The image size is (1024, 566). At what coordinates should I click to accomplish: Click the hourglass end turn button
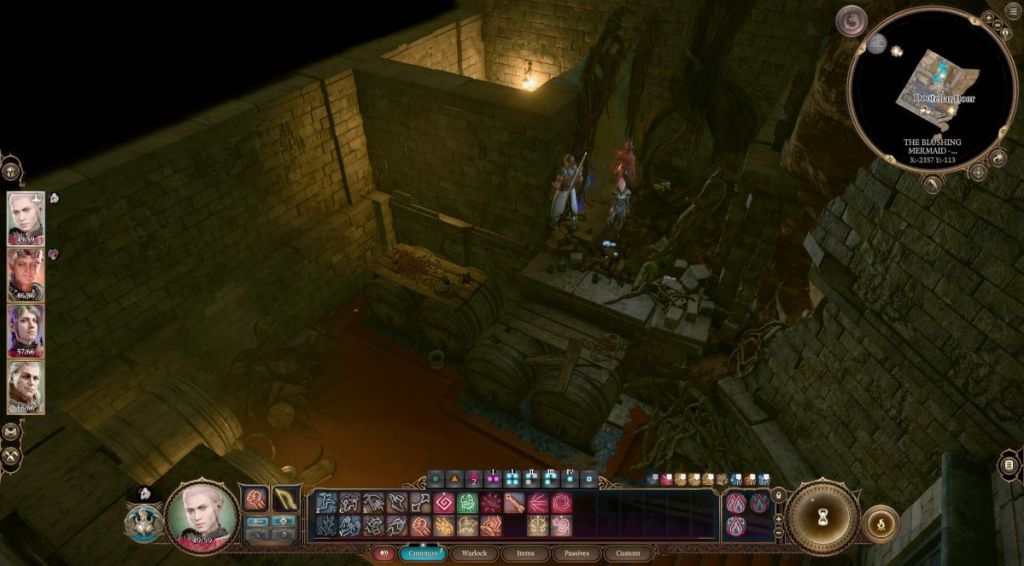822,517
